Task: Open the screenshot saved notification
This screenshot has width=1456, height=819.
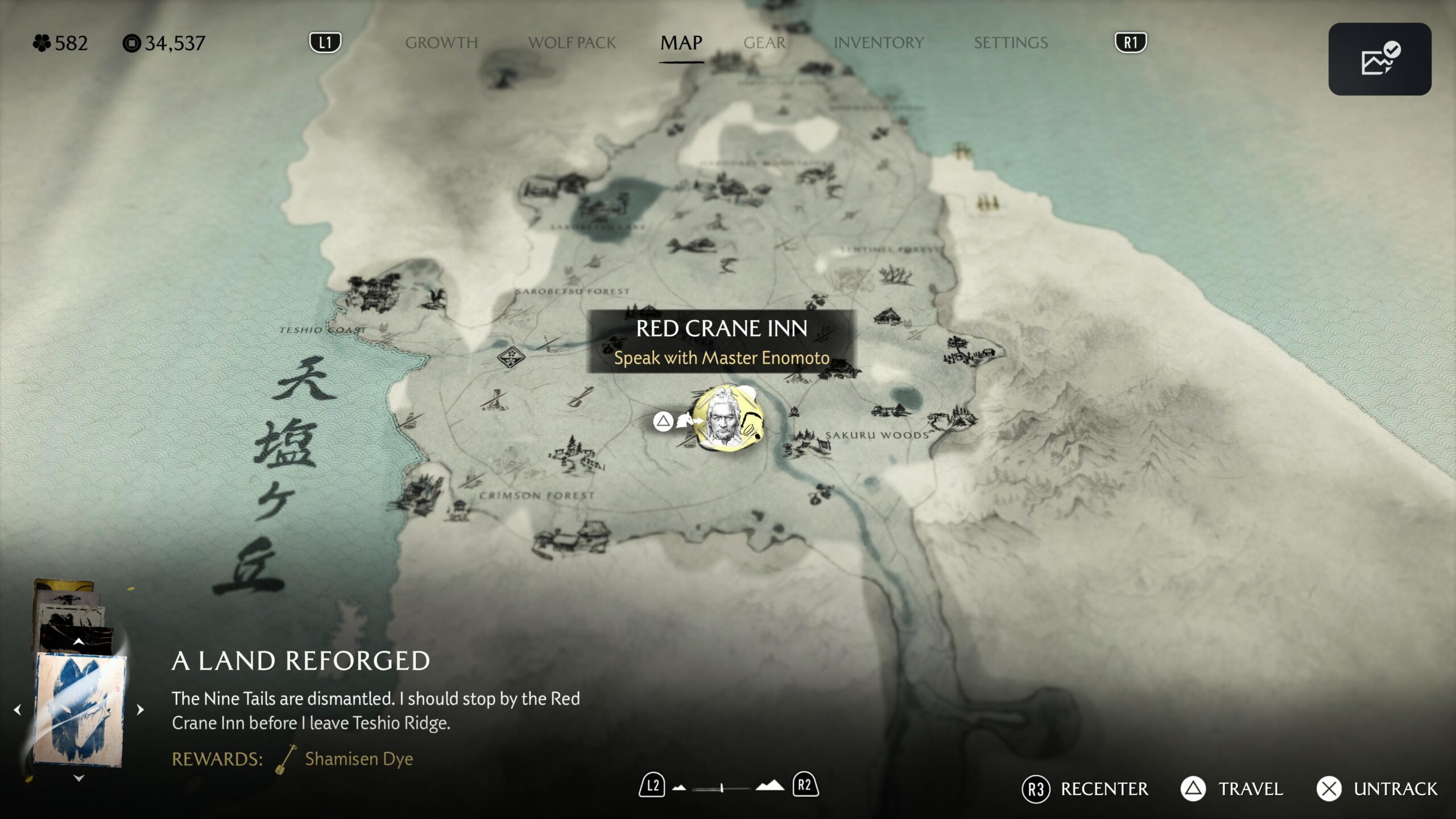Action: [x=1379, y=59]
